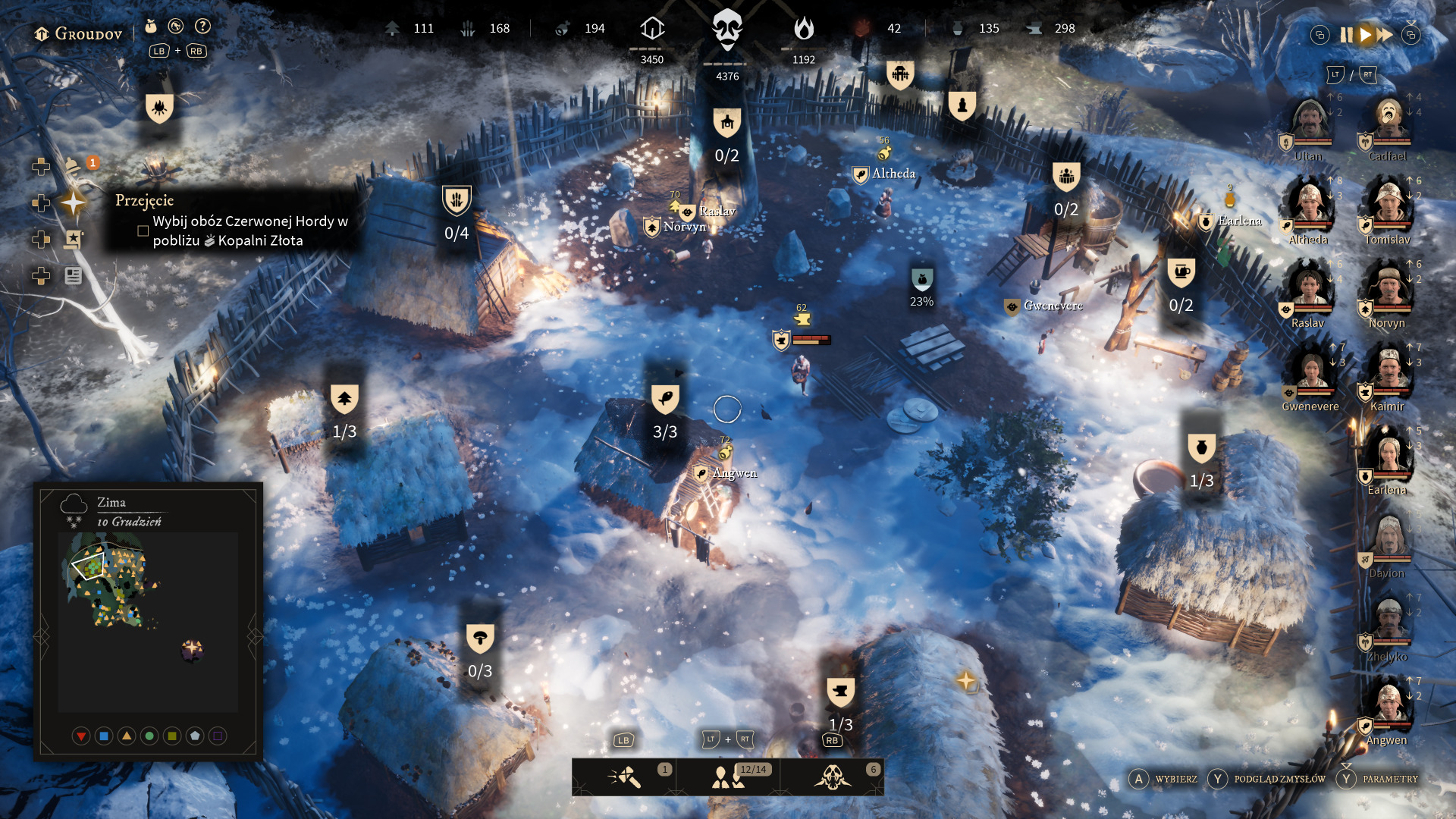Select Zhelyko's portrait
This screenshot has width=1456, height=819.
pyautogui.click(x=1389, y=622)
